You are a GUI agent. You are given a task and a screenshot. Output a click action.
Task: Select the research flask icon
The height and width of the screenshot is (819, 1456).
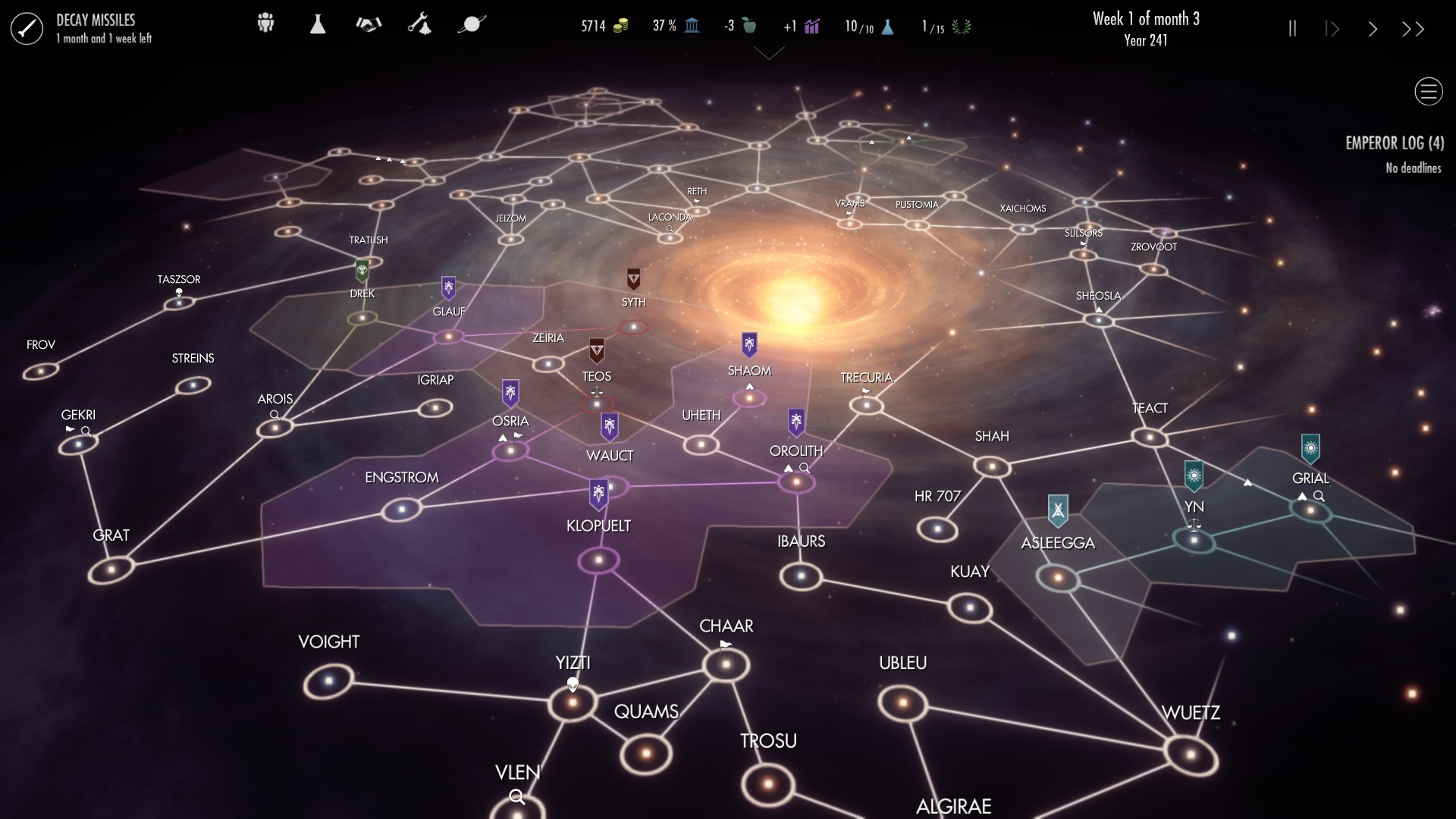pyautogui.click(x=318, y=24)
